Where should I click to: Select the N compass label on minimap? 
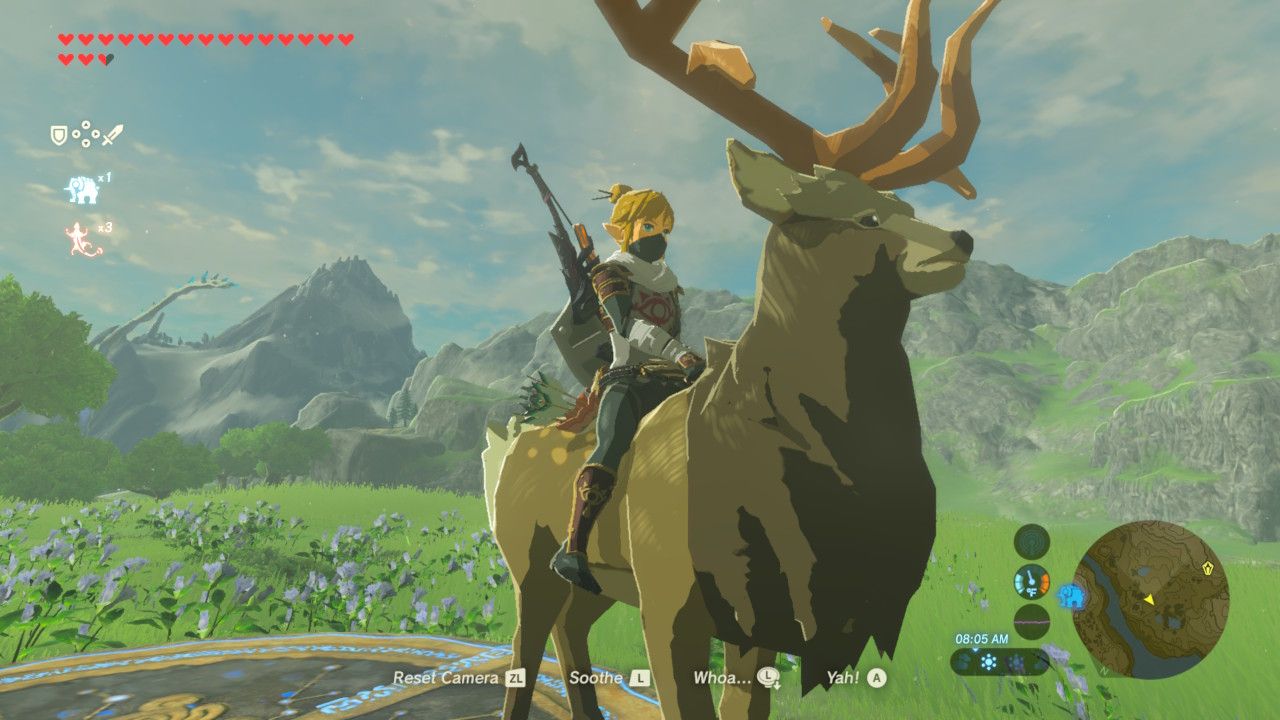pyautogui.click(x=1104, y=670)
